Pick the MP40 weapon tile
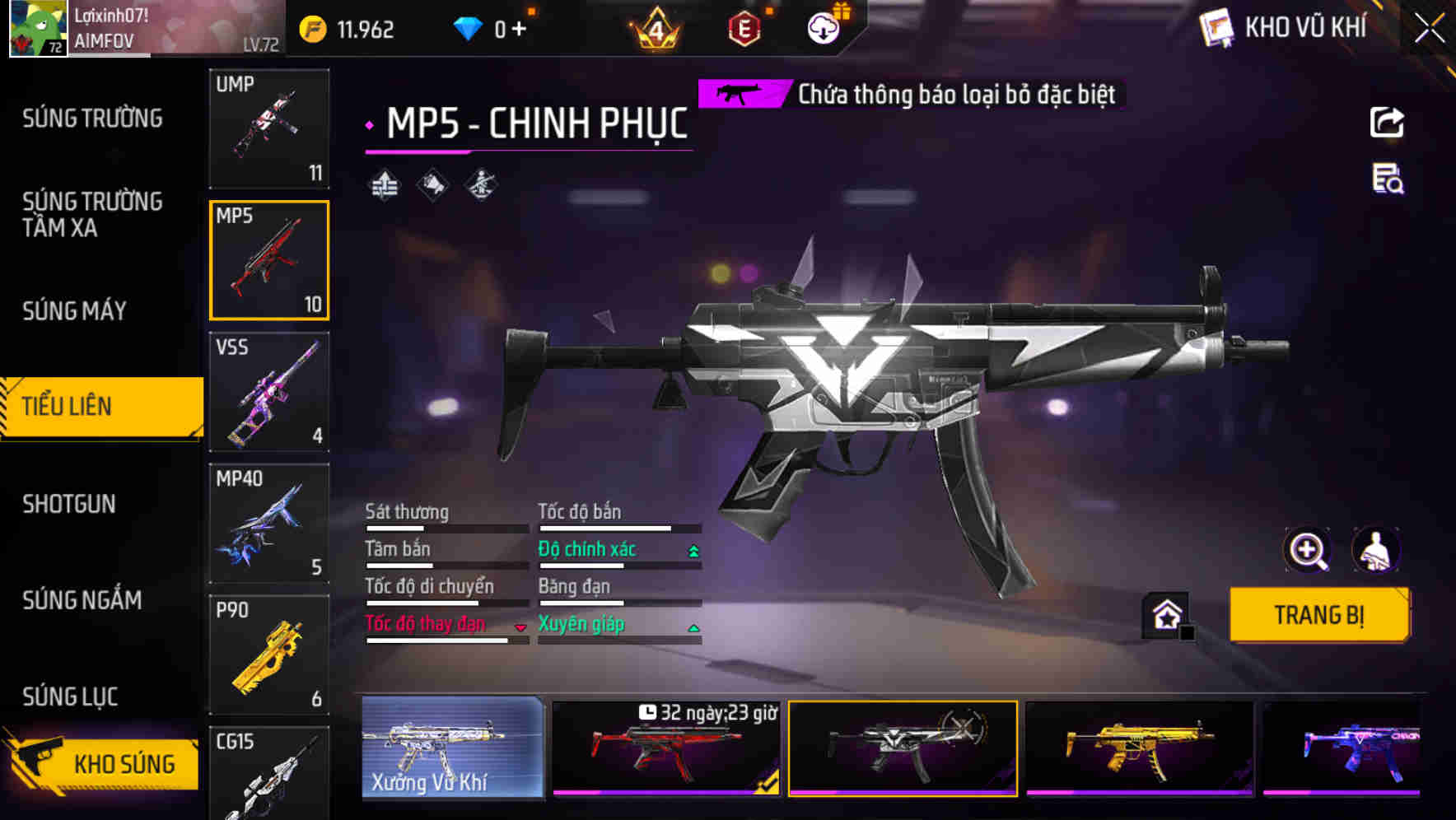This screenshot has width=1456, height=820. pos(269,524)
